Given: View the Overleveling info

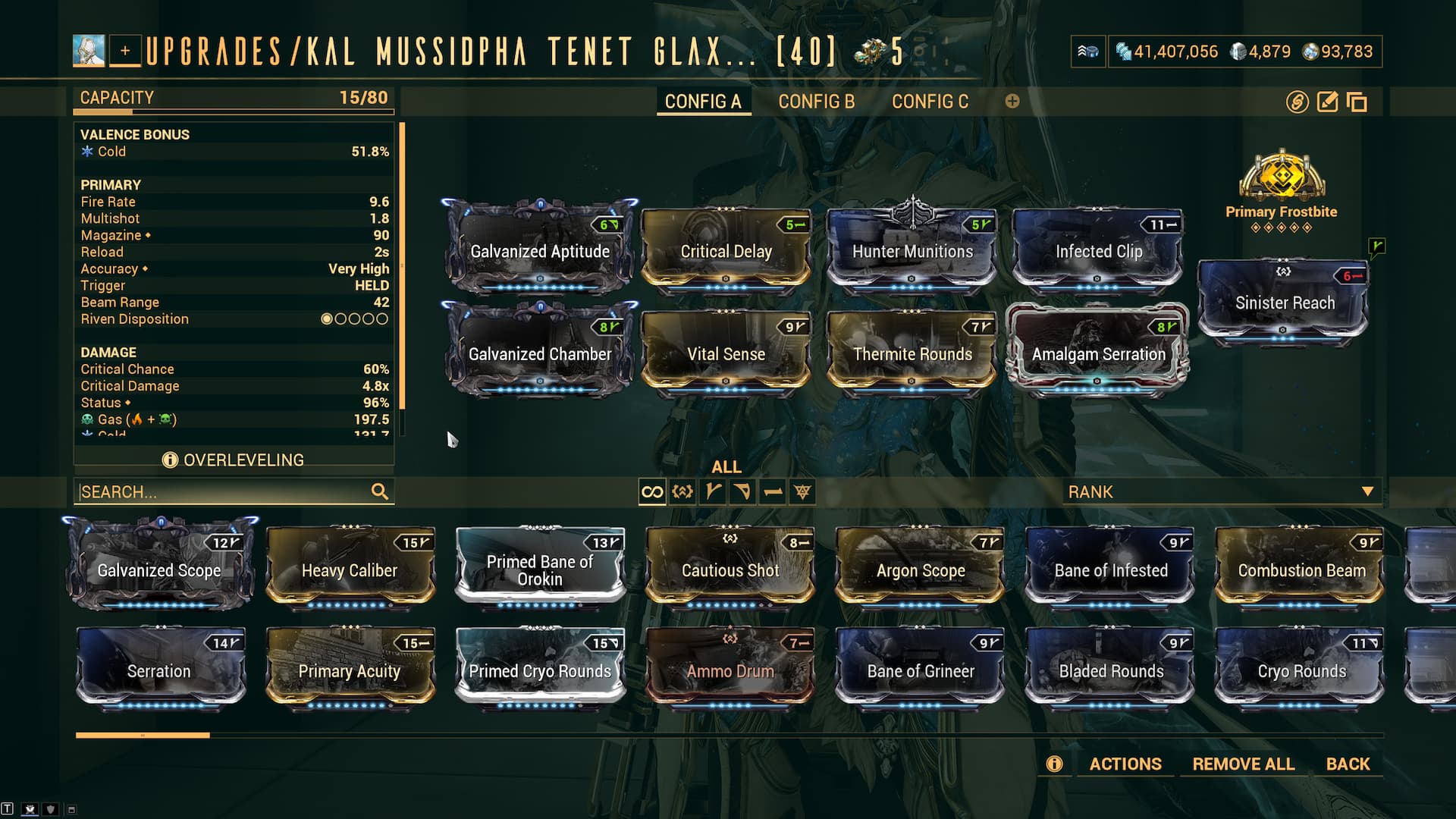Looking at the screenshot, I should click(234, 460).
